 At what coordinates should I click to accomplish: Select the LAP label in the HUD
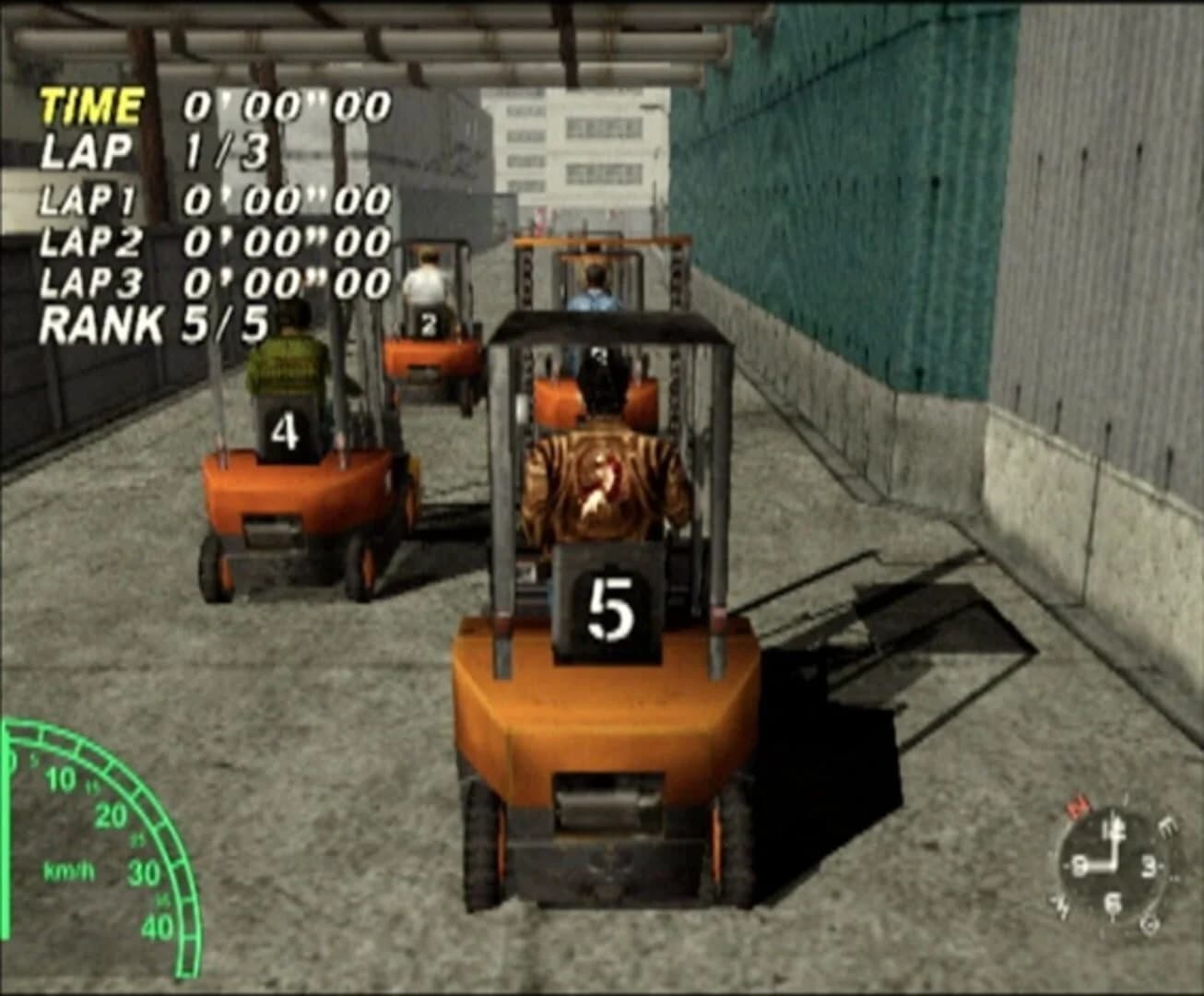coord(88,148)
